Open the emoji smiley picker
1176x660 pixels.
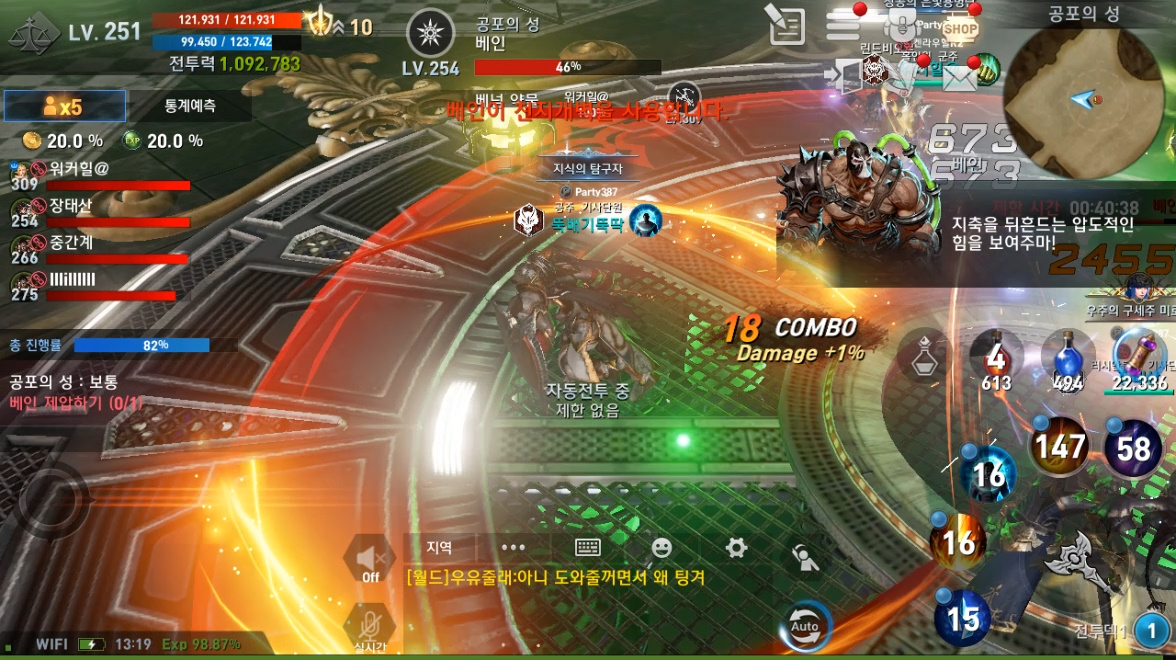(x=661, y=547)
